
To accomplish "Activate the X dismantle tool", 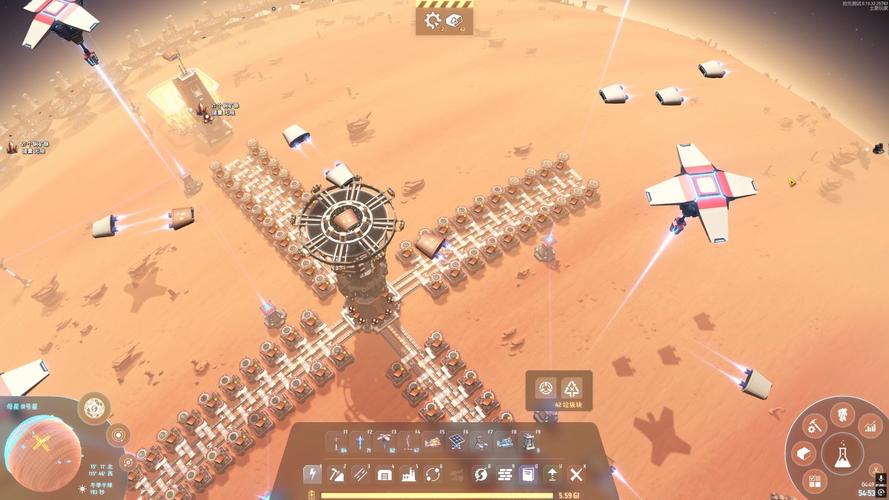I will (x=577, y=473).
